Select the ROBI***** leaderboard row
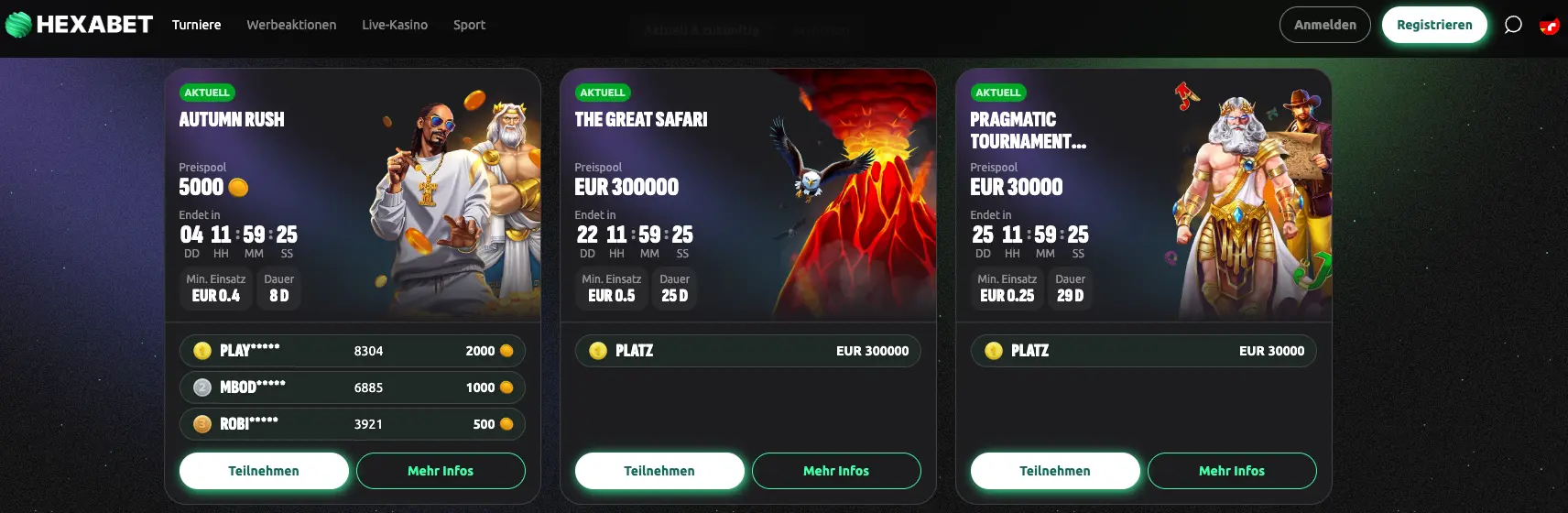Image resolution: width=1568 pixels, height=513 pixels. 353,424
